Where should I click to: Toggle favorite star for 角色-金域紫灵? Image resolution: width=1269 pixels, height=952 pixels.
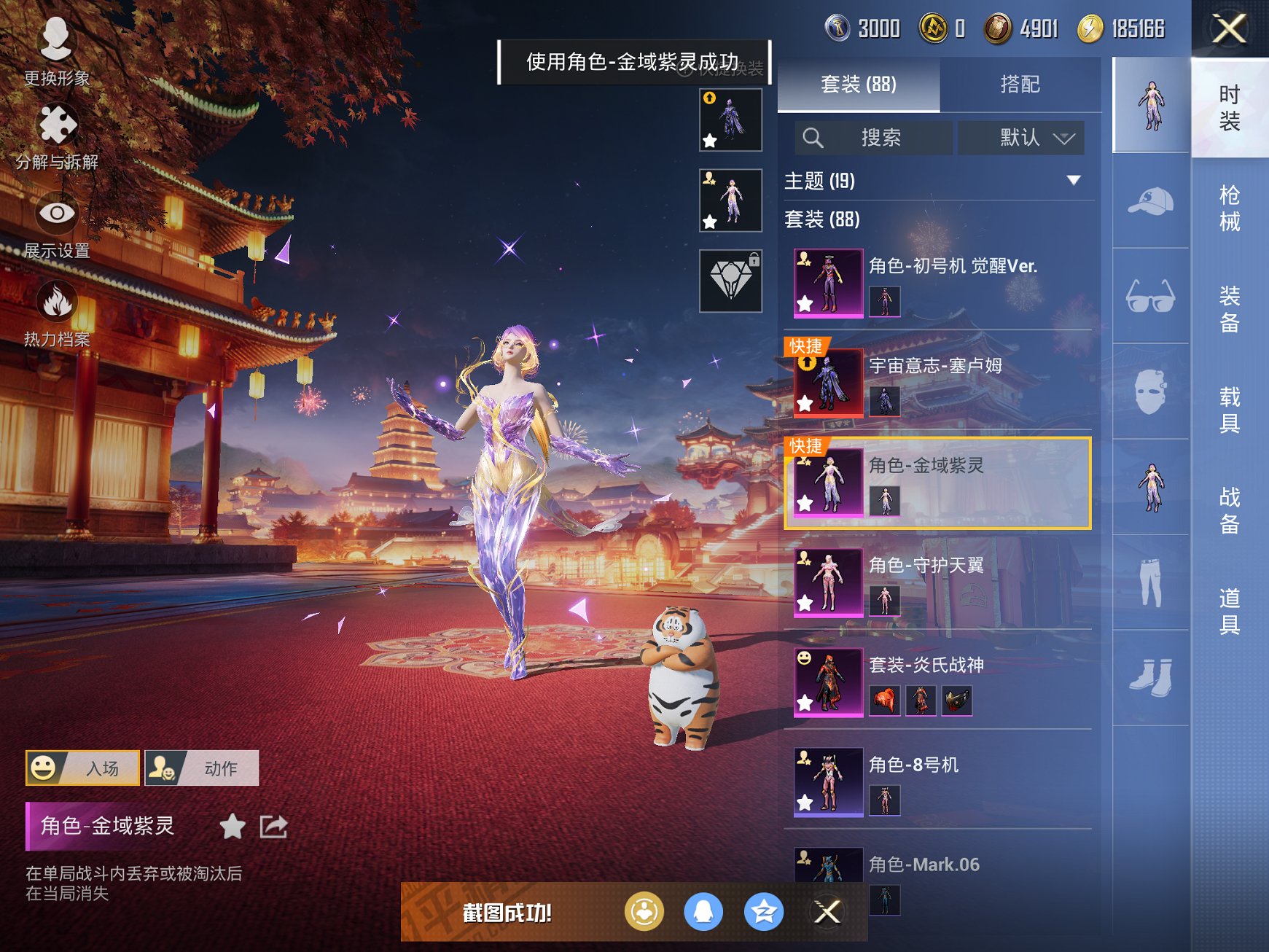click(x=233, y=828)
